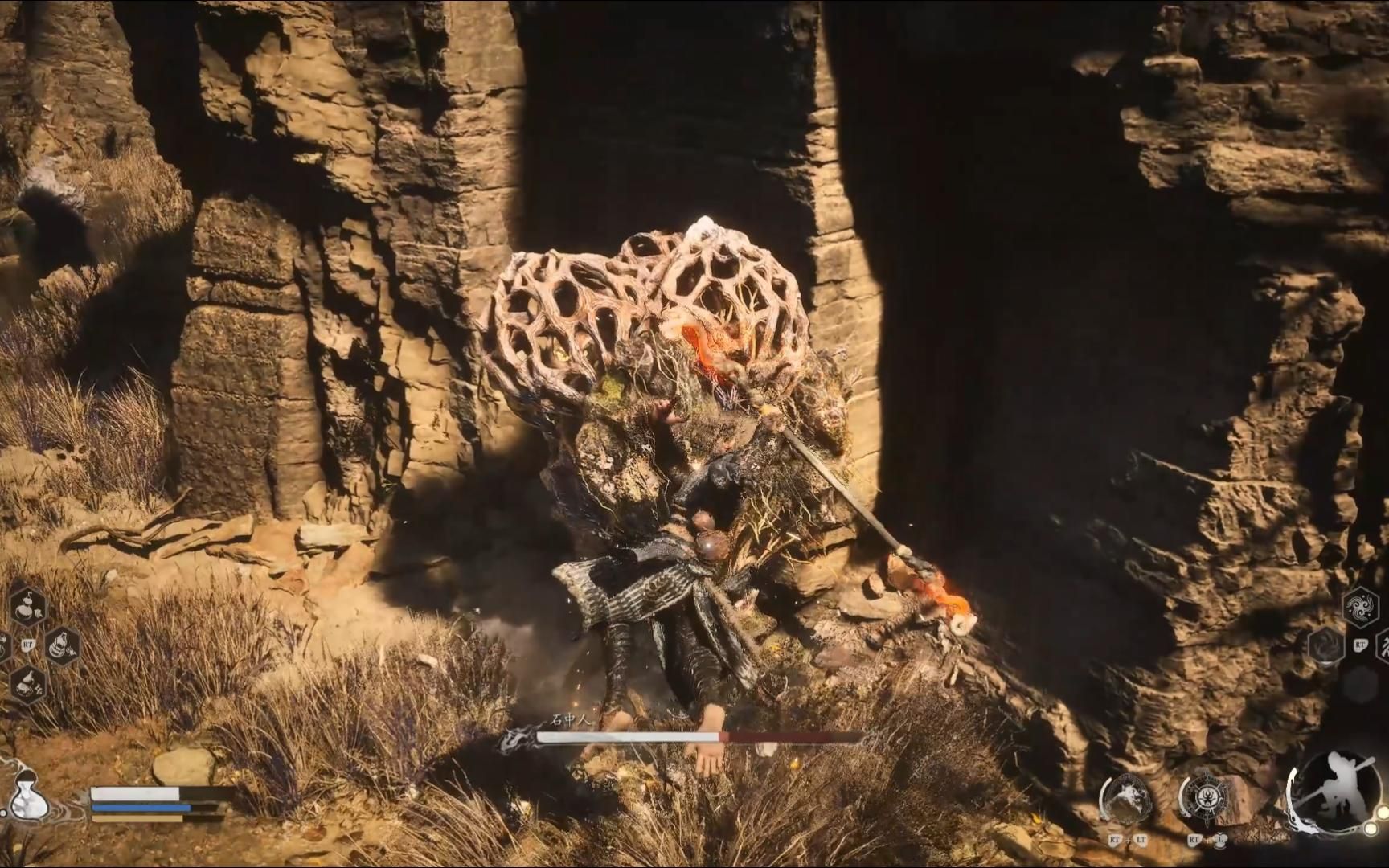Use the wrapped jar item slot
Screen dimensions: 1389x868
pos(62,645)
